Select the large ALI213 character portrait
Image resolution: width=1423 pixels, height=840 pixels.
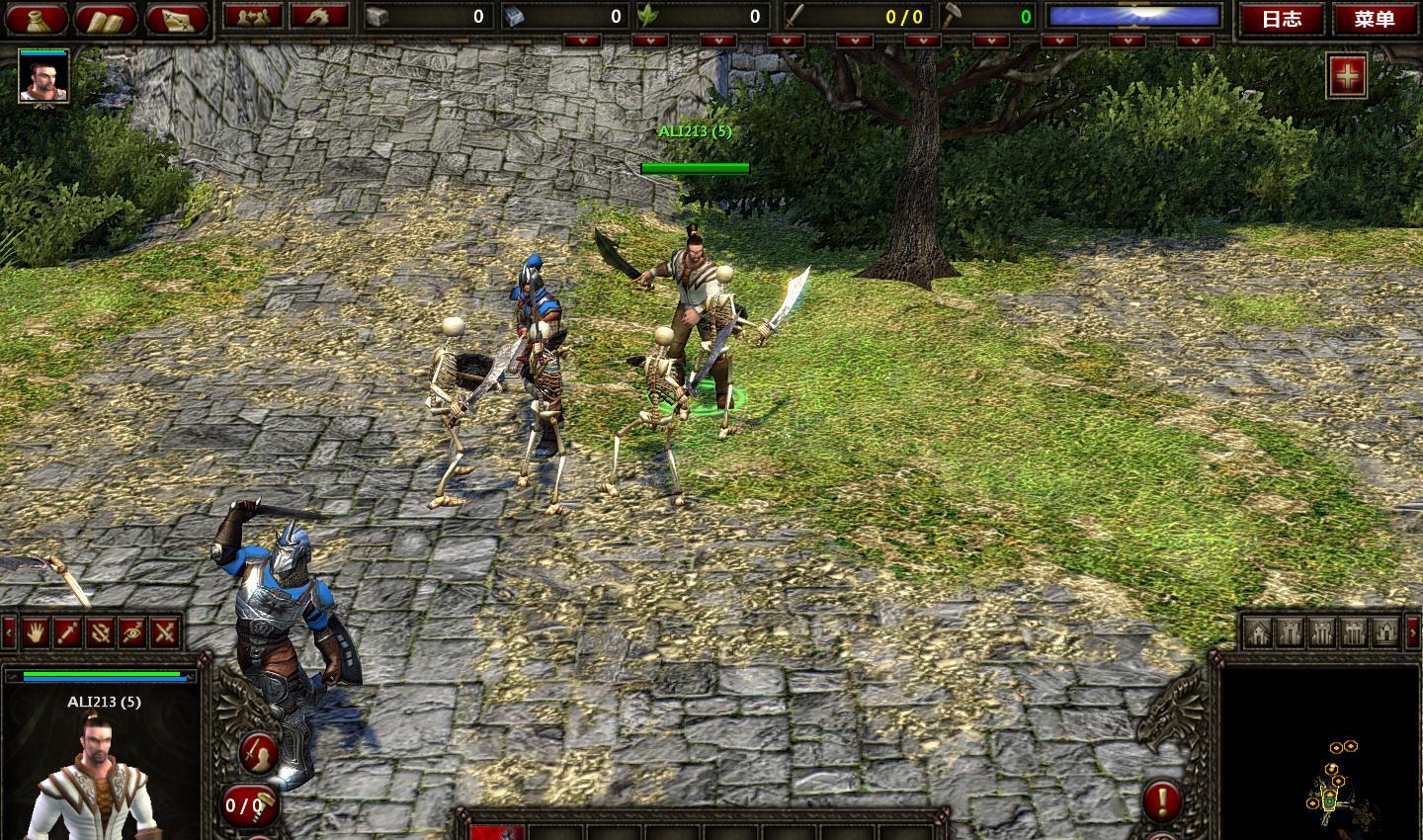click(97, 776)
